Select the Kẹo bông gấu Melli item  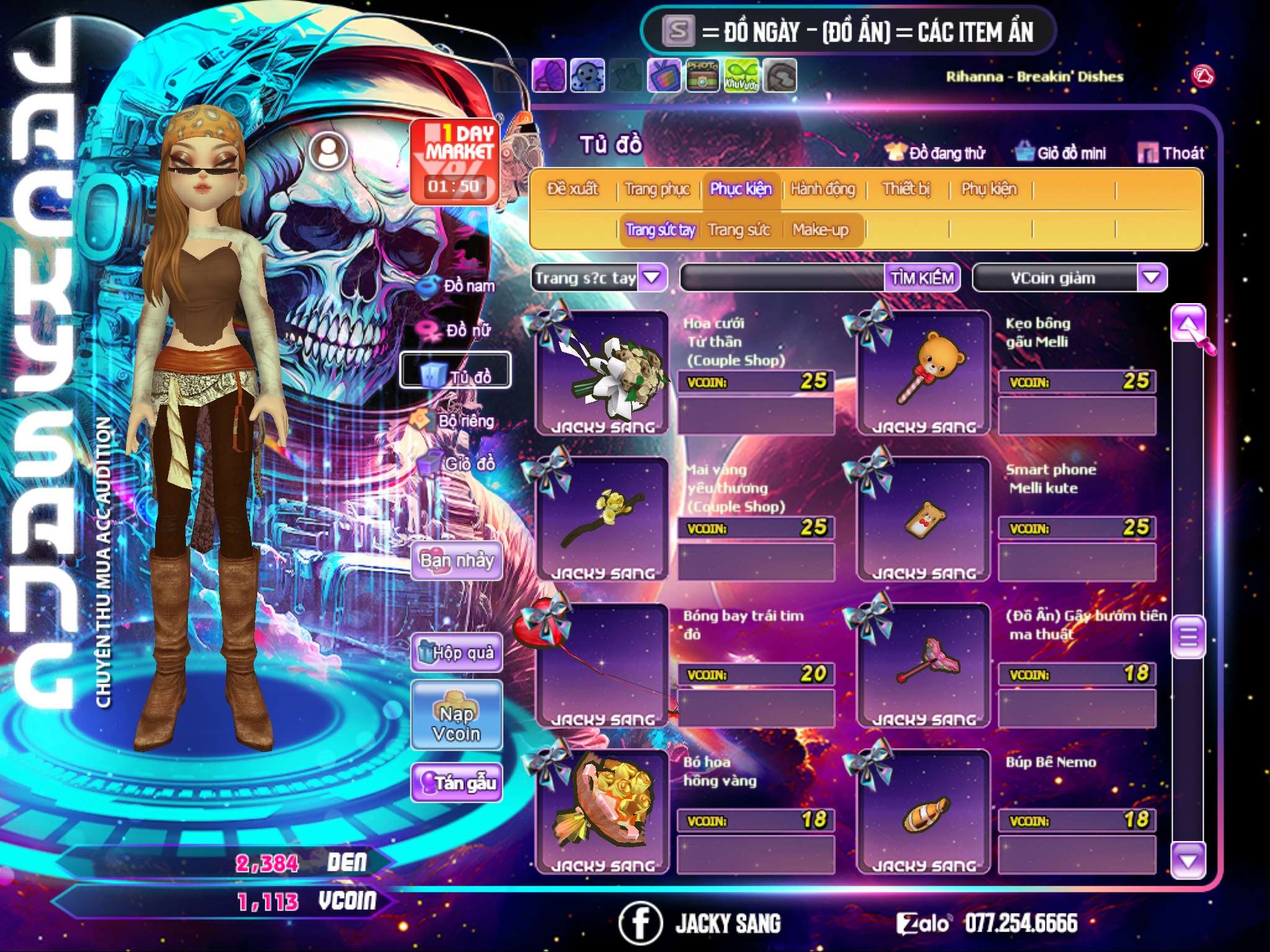click(923, 372)
